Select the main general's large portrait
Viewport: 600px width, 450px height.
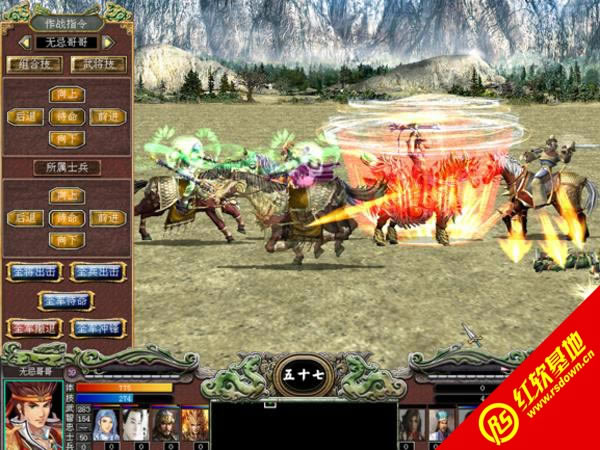(x=32, y=412)
